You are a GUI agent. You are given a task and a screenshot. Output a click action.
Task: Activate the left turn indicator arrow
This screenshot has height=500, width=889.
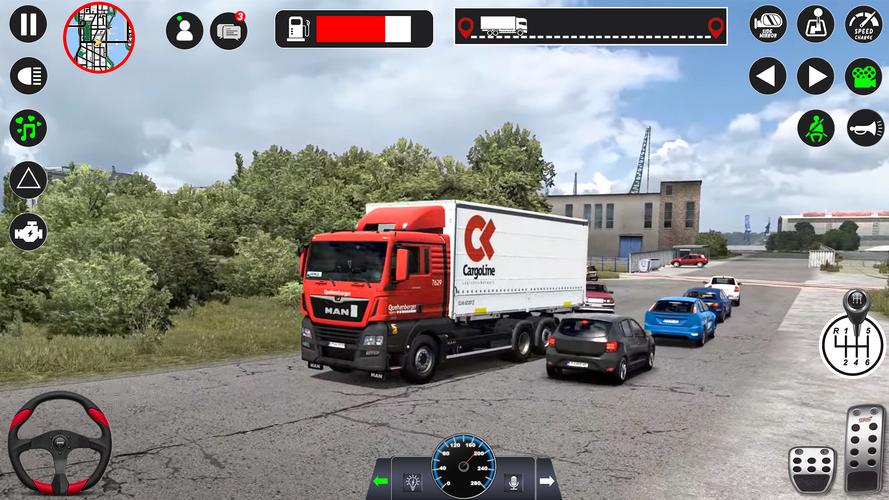(x=380, y=482)
